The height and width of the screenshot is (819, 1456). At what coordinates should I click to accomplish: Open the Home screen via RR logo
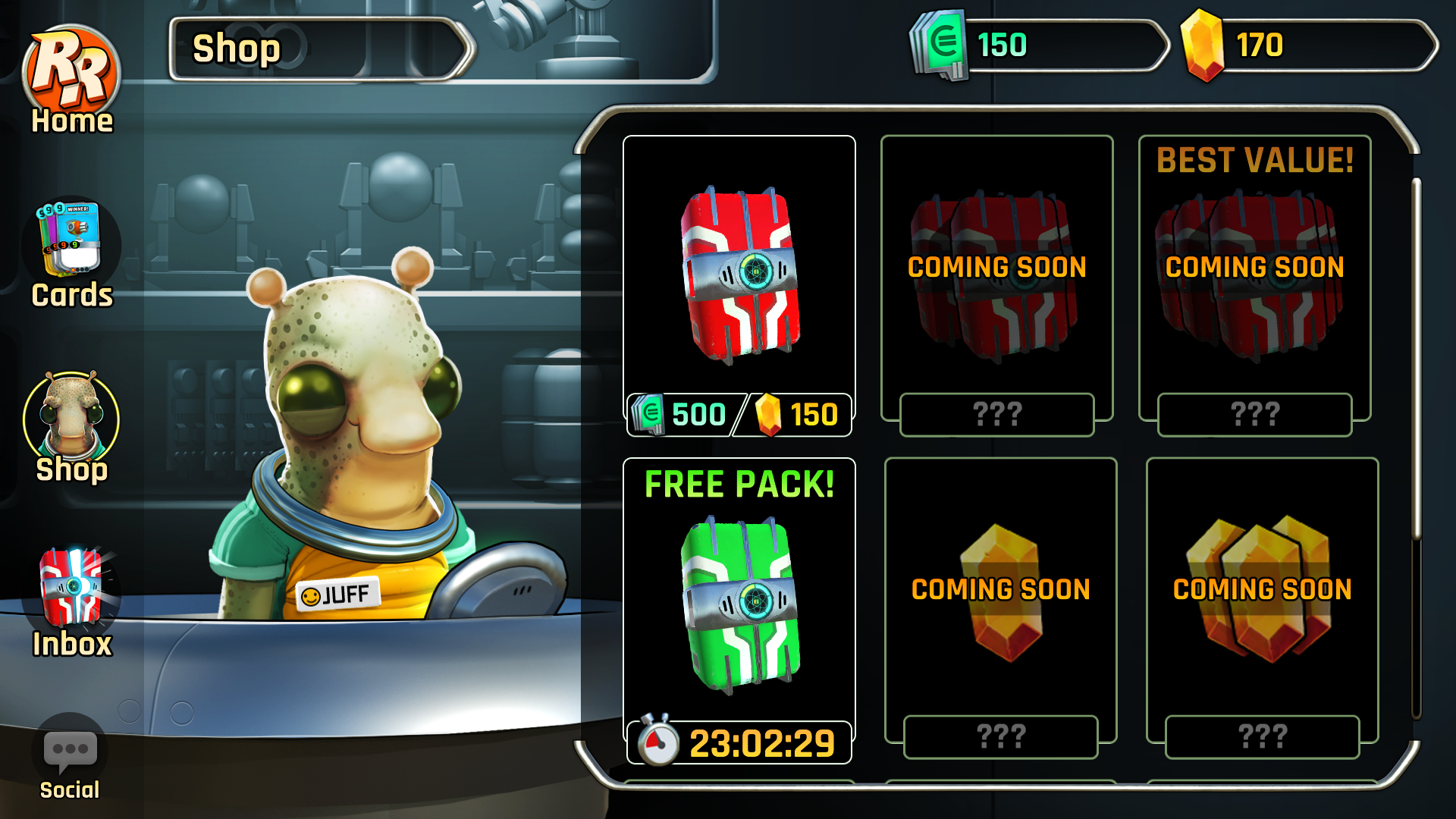pyautogui.click(x=72, y=64)
